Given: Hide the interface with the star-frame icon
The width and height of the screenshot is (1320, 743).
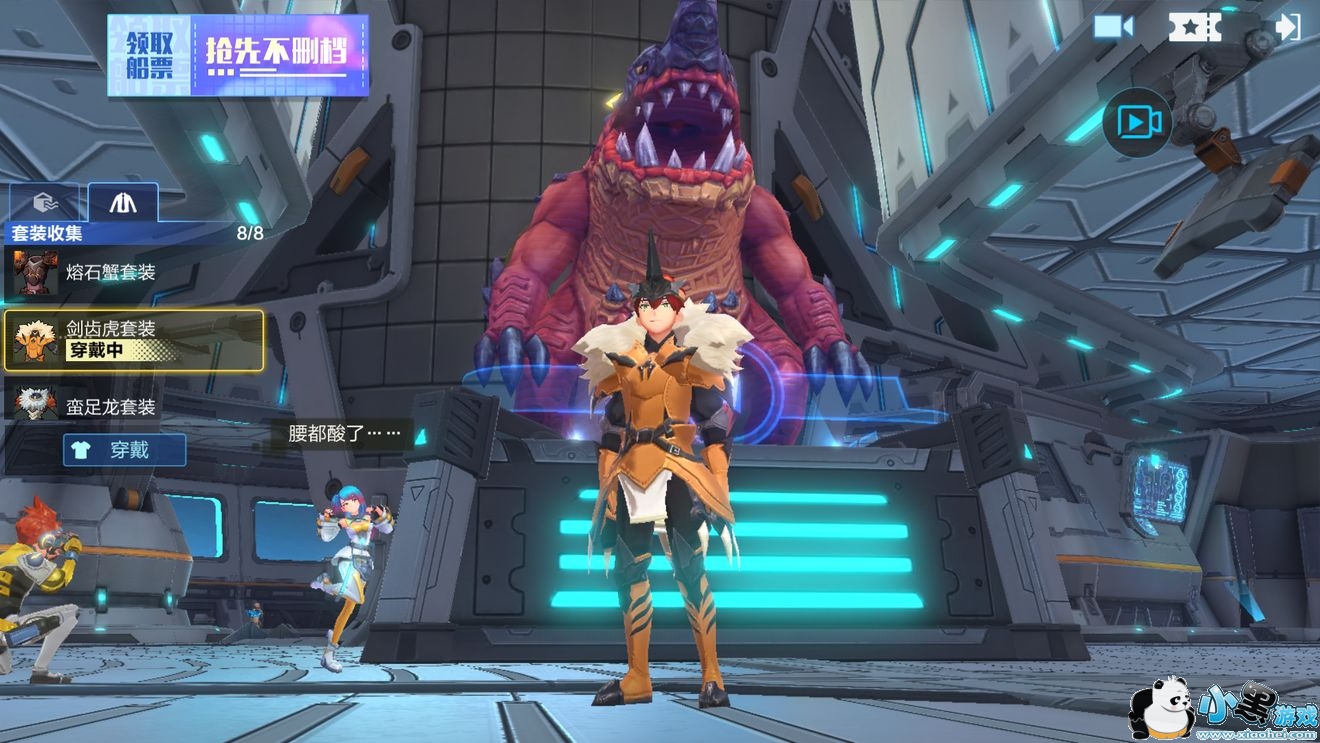Looking at the screenshot, I should 1195,27.
